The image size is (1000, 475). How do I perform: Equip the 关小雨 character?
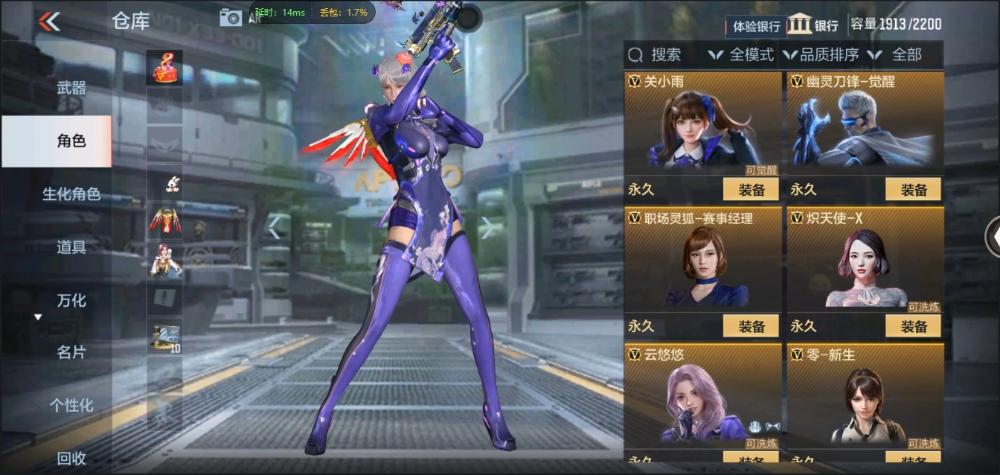(x=751, y=189)
